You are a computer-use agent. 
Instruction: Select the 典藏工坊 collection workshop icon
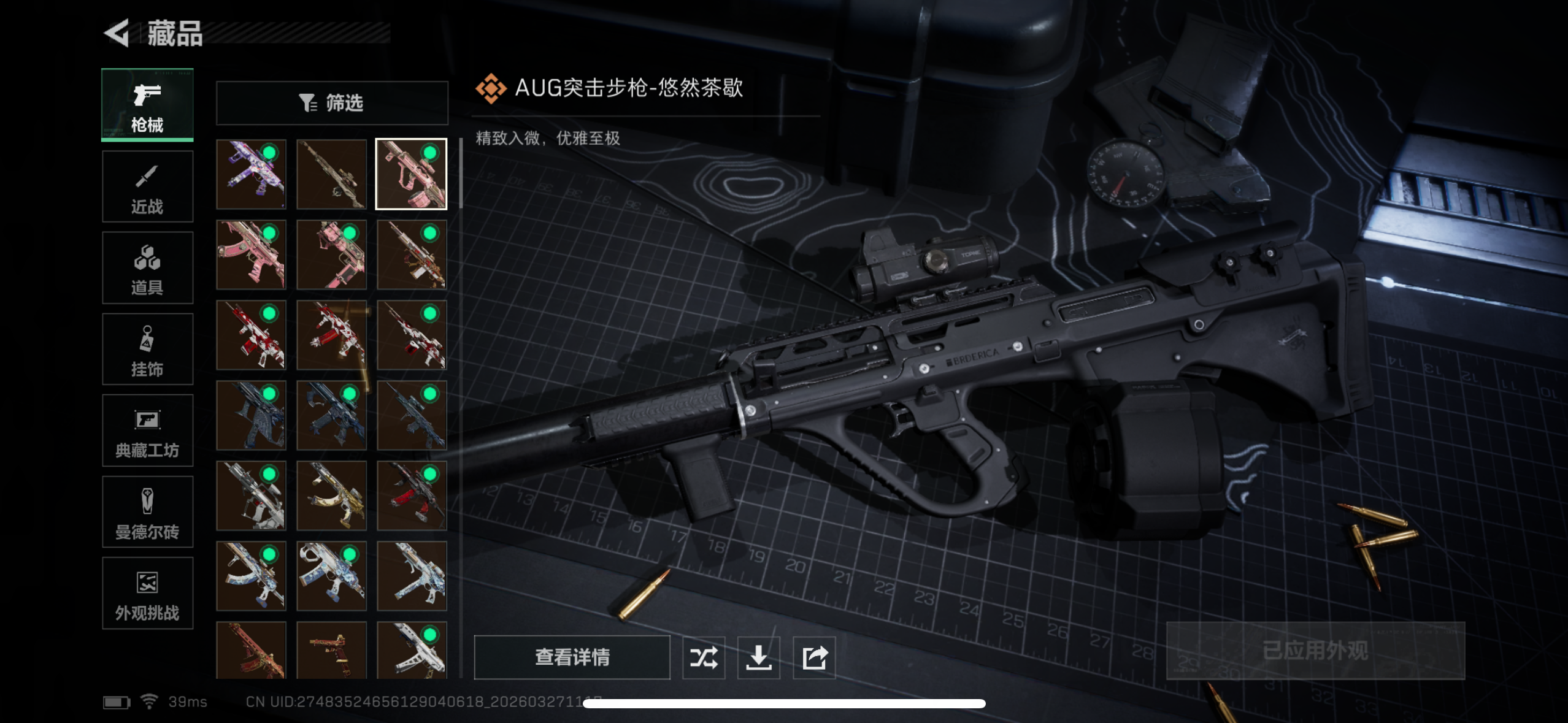(x=147, y=430)
